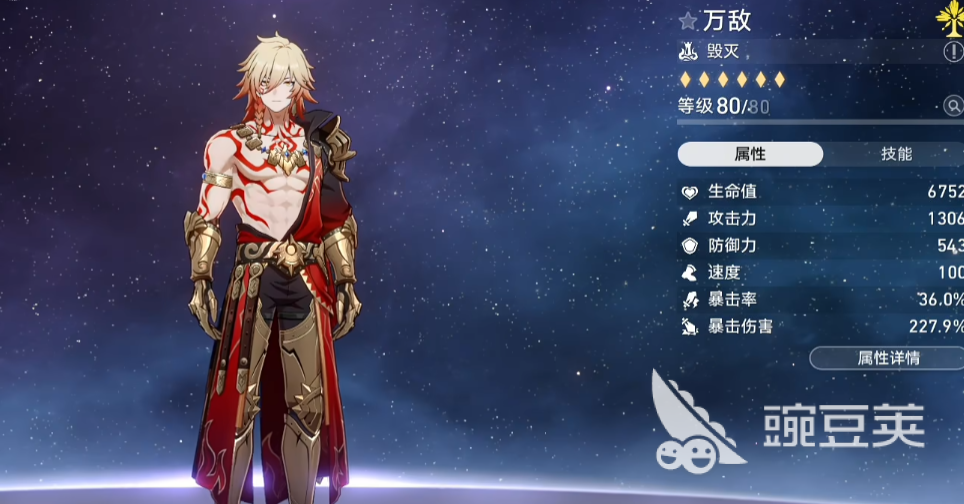Click the golden emblem icon

pyautogui.click(x=951, y=17)
